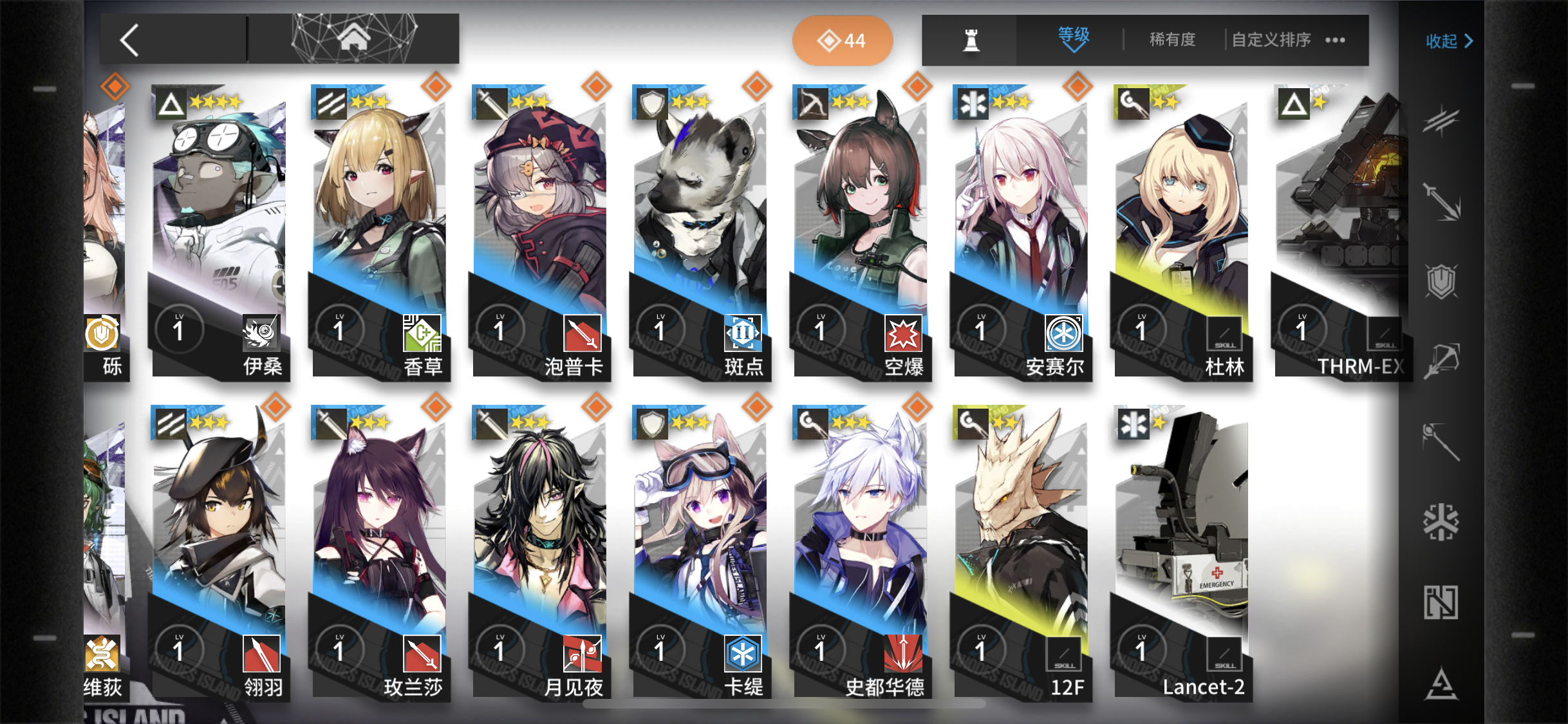The image size is (1568, 724).
Task: Open operator 伊桑's details card
Action: click(x=221, y=232)
